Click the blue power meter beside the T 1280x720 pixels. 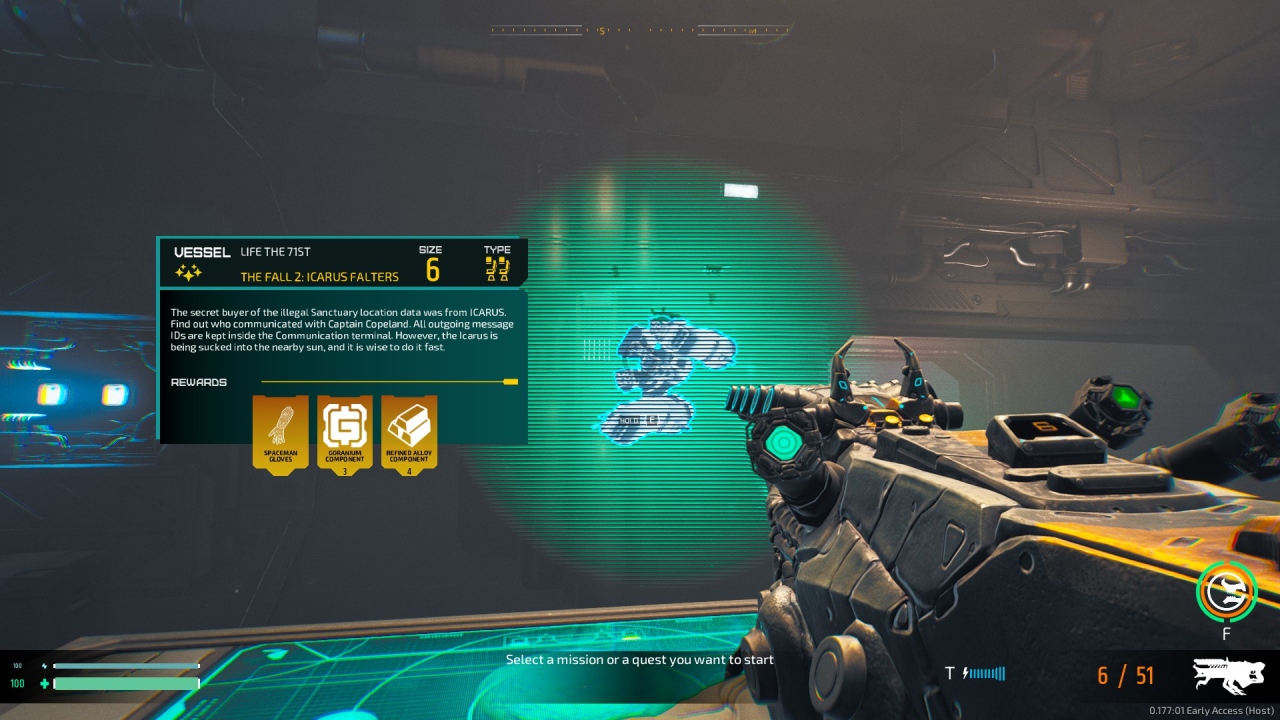tap(985, 674)
